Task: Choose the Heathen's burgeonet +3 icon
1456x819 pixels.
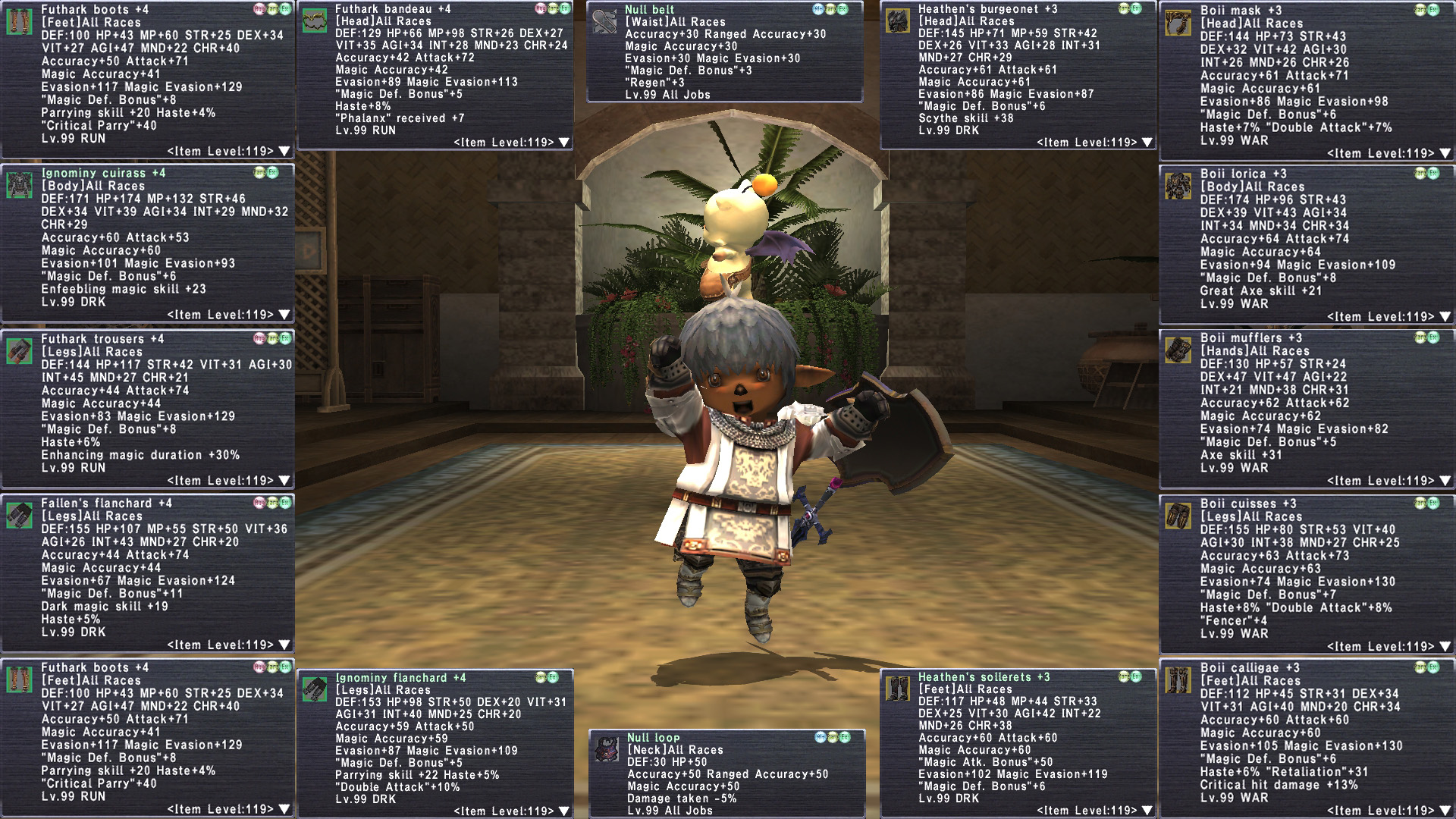Action: (898, 21)
